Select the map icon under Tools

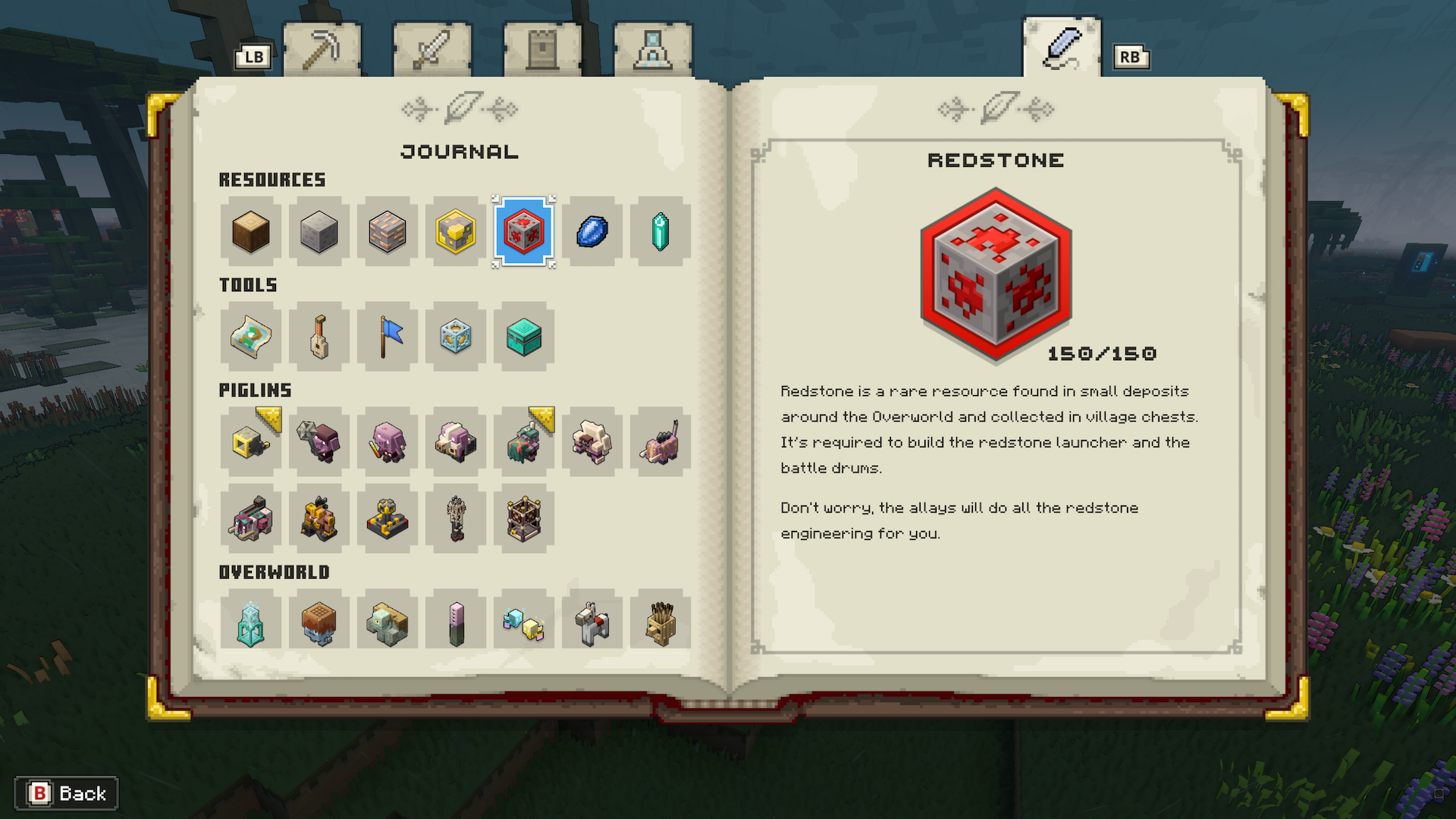[x=251, y=337]
